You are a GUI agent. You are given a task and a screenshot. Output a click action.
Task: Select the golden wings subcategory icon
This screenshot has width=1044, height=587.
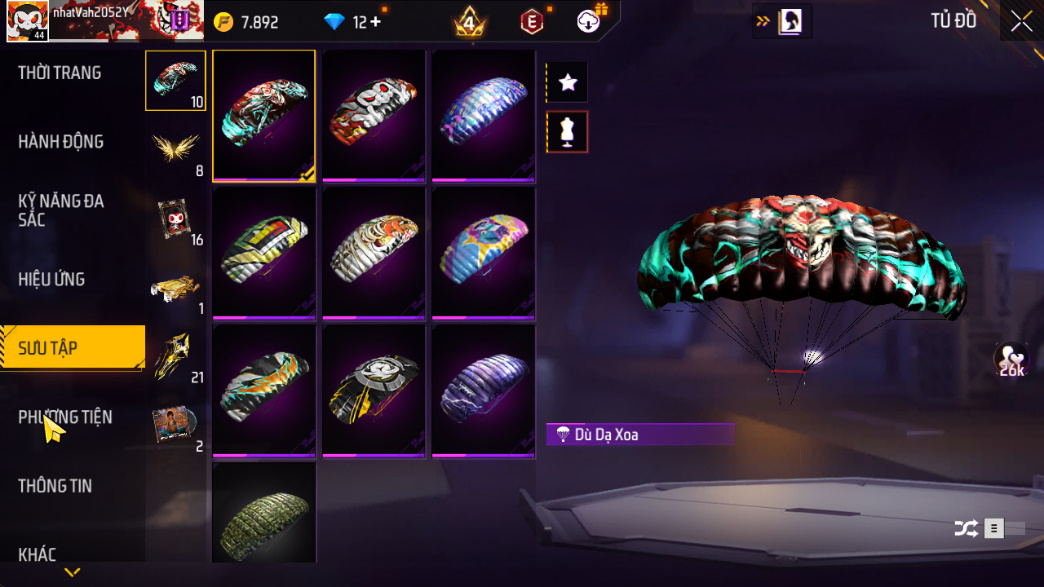point(176,148)
